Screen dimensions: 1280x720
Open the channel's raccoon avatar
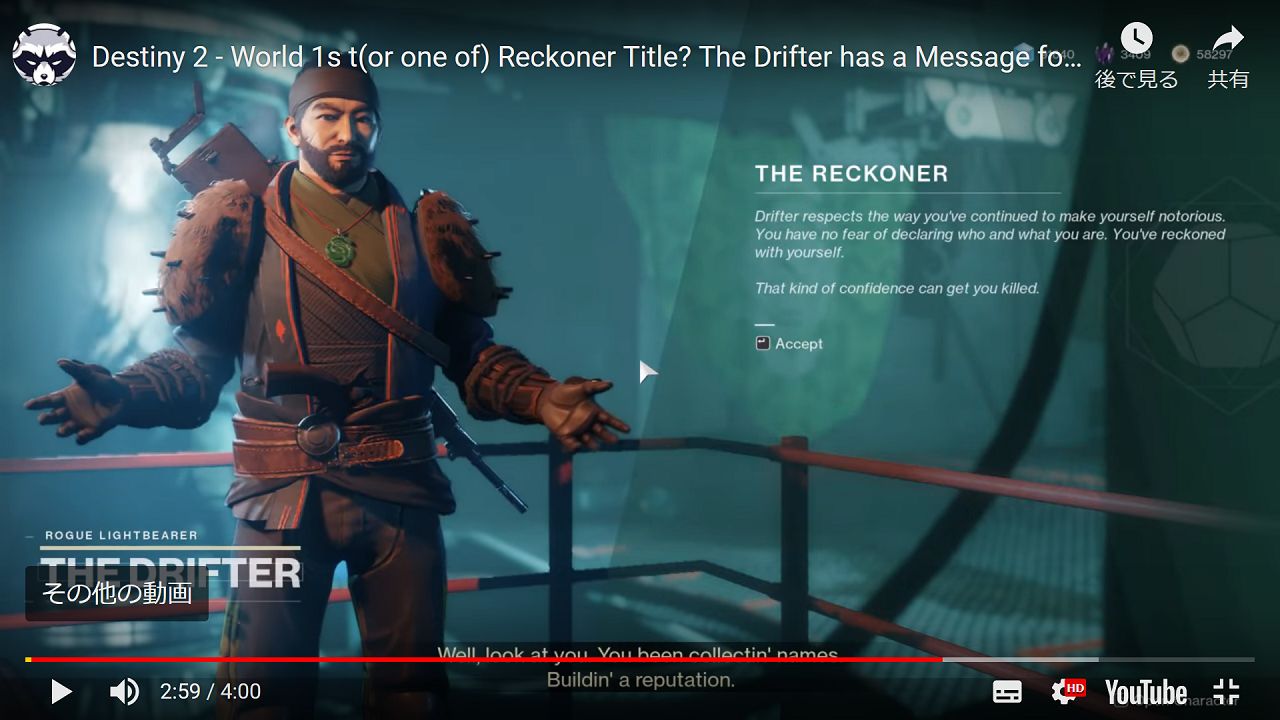[x=44, y=55]
